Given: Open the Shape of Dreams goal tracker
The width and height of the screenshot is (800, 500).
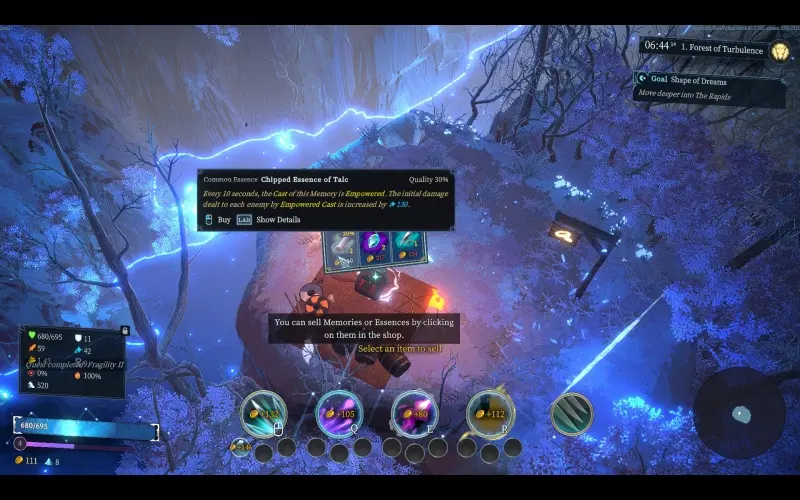Looking at the screenshot, I should tap(710, 87).
